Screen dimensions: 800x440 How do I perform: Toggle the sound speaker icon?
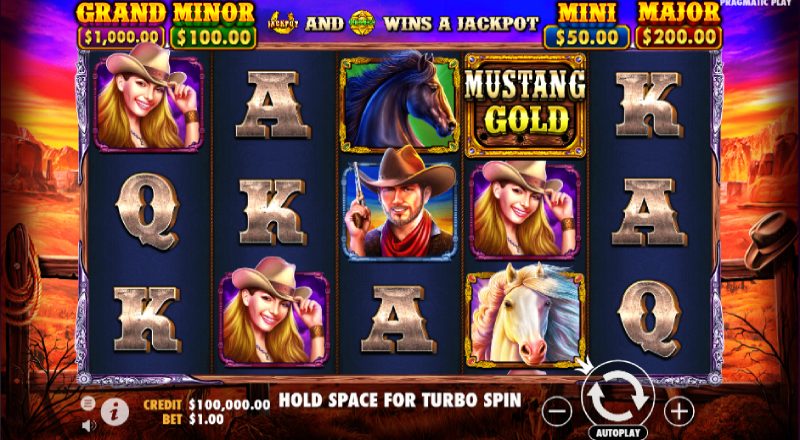pos(88,423)
